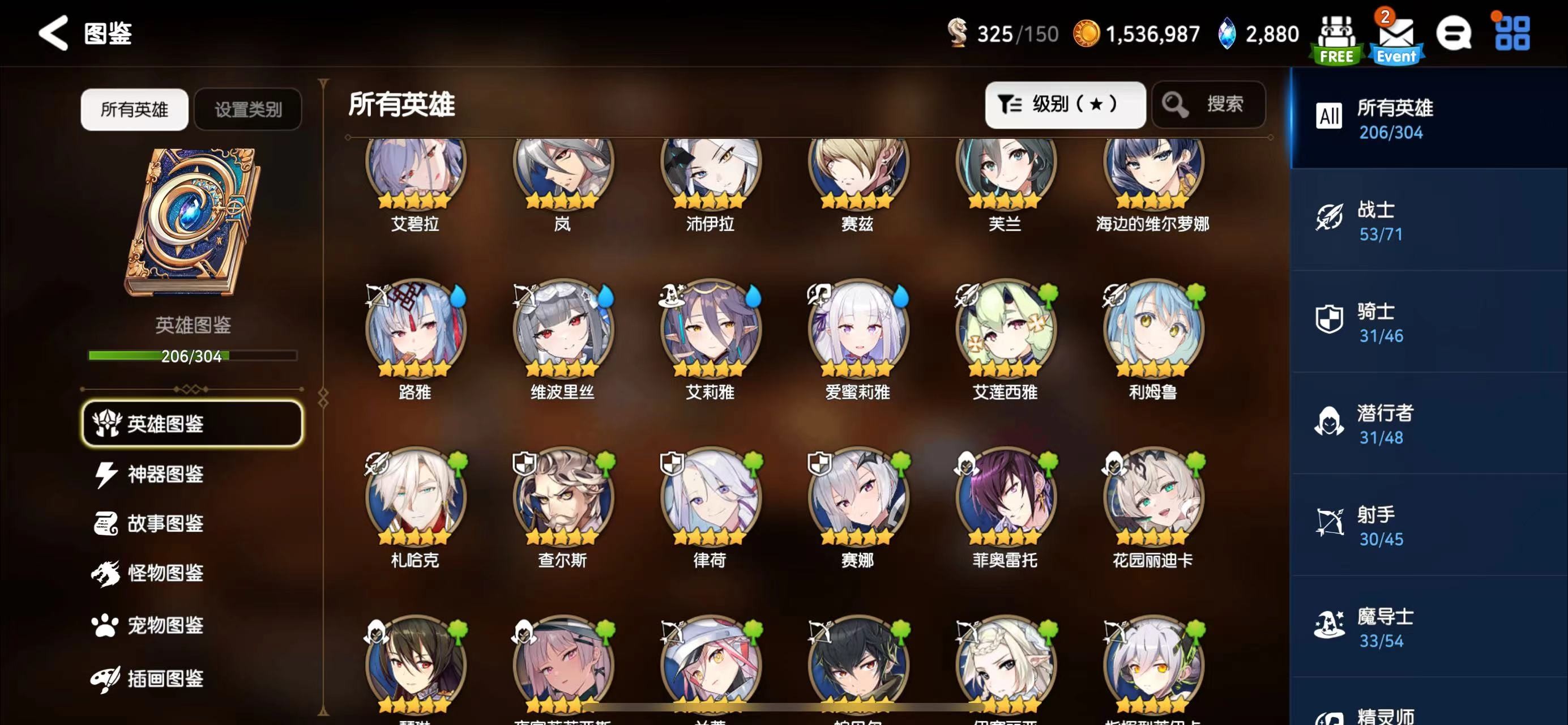Select the 所有英雄 tab above the book

[134, 109]
